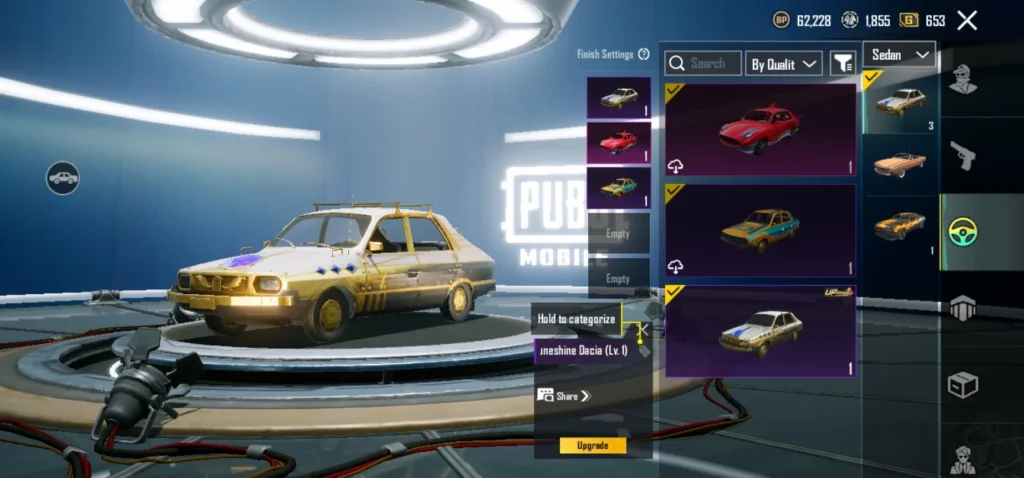Choose the orange muscle car in vehicle list
Viewport: 1024px width, 478px height.
pyautogui.click(x=900, y=226)
